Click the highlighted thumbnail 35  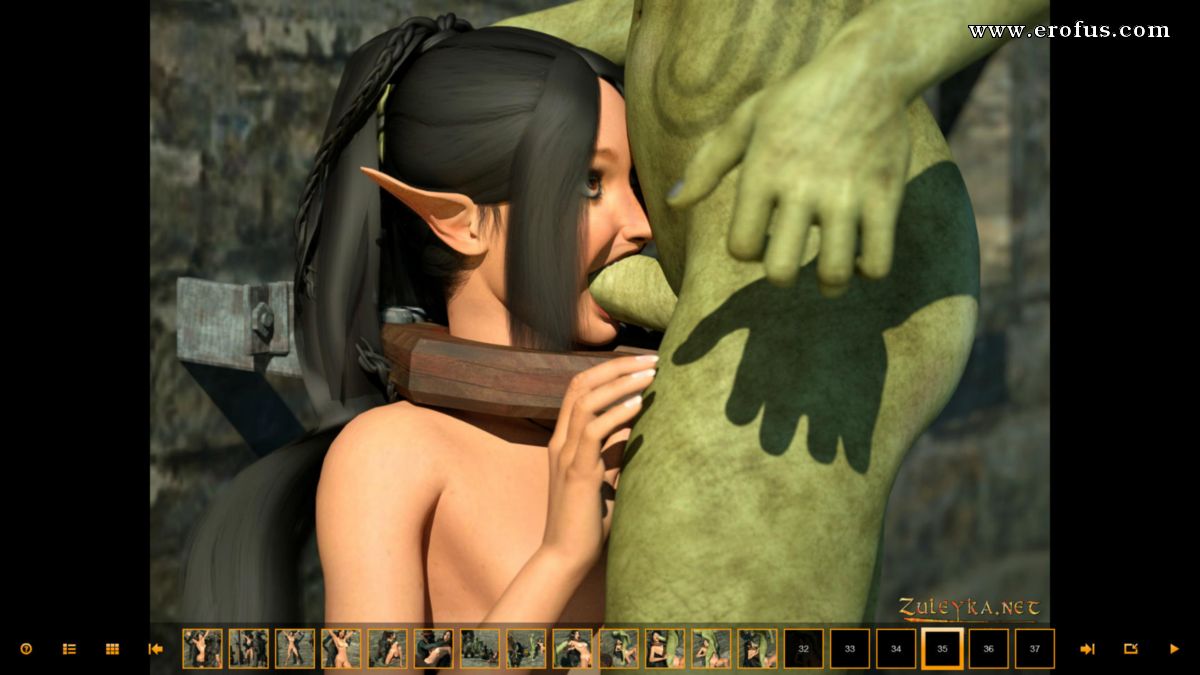point(942,649)
